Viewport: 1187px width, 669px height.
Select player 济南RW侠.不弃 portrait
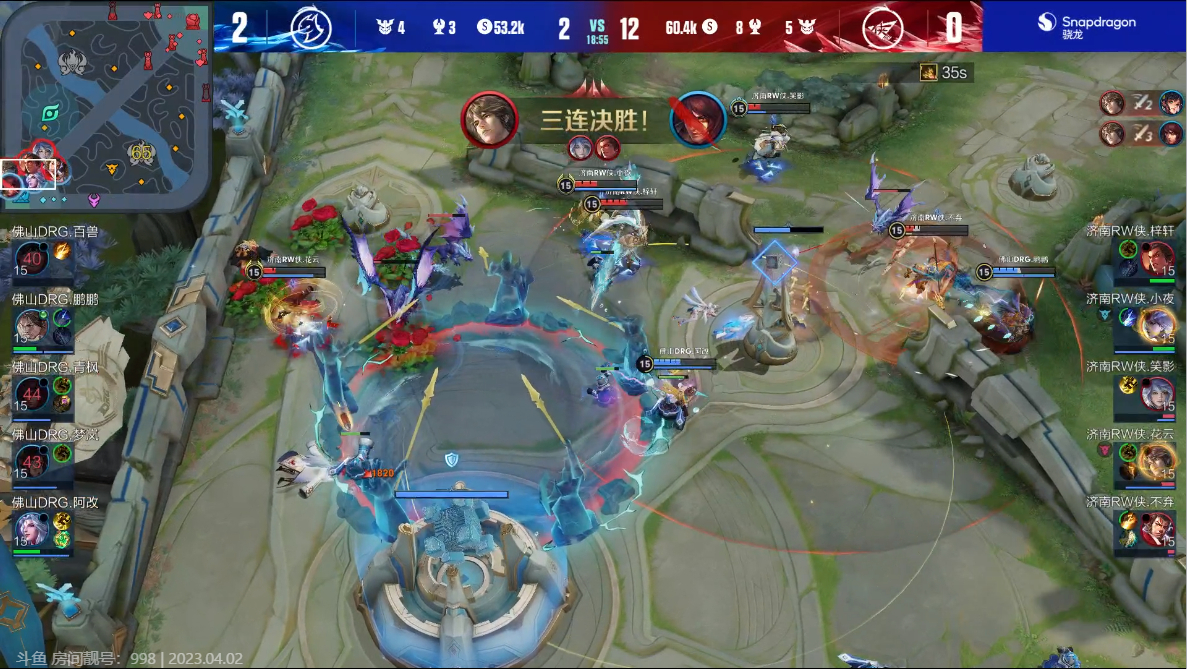point(1157,528)
